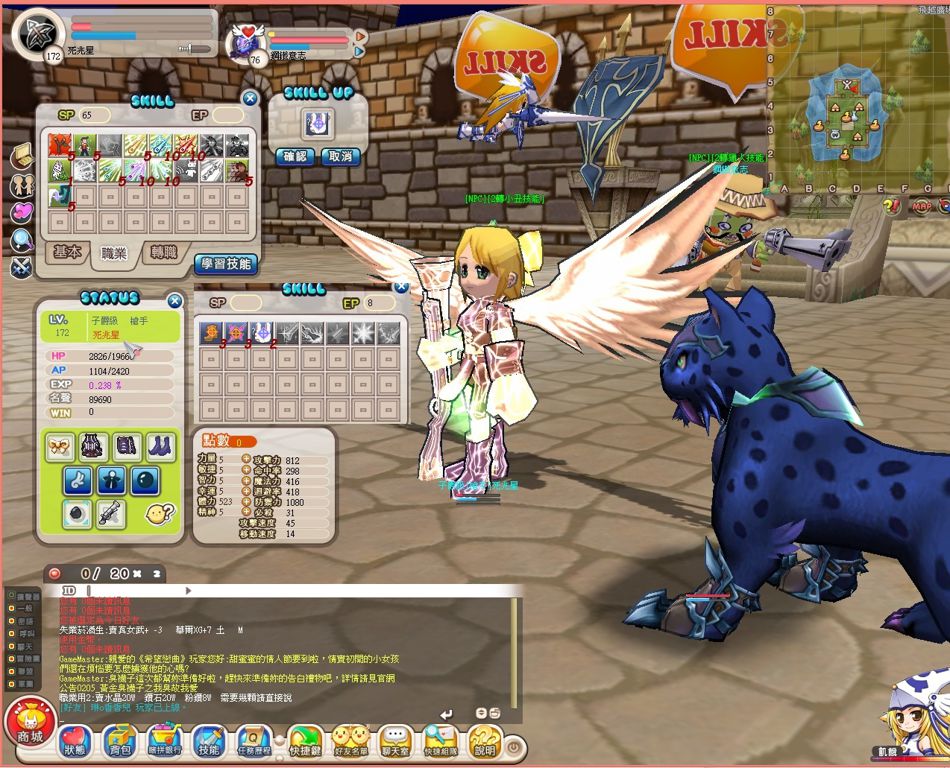
Task: Open the 狀態 status menu
Action: click(x=75, y=742)
